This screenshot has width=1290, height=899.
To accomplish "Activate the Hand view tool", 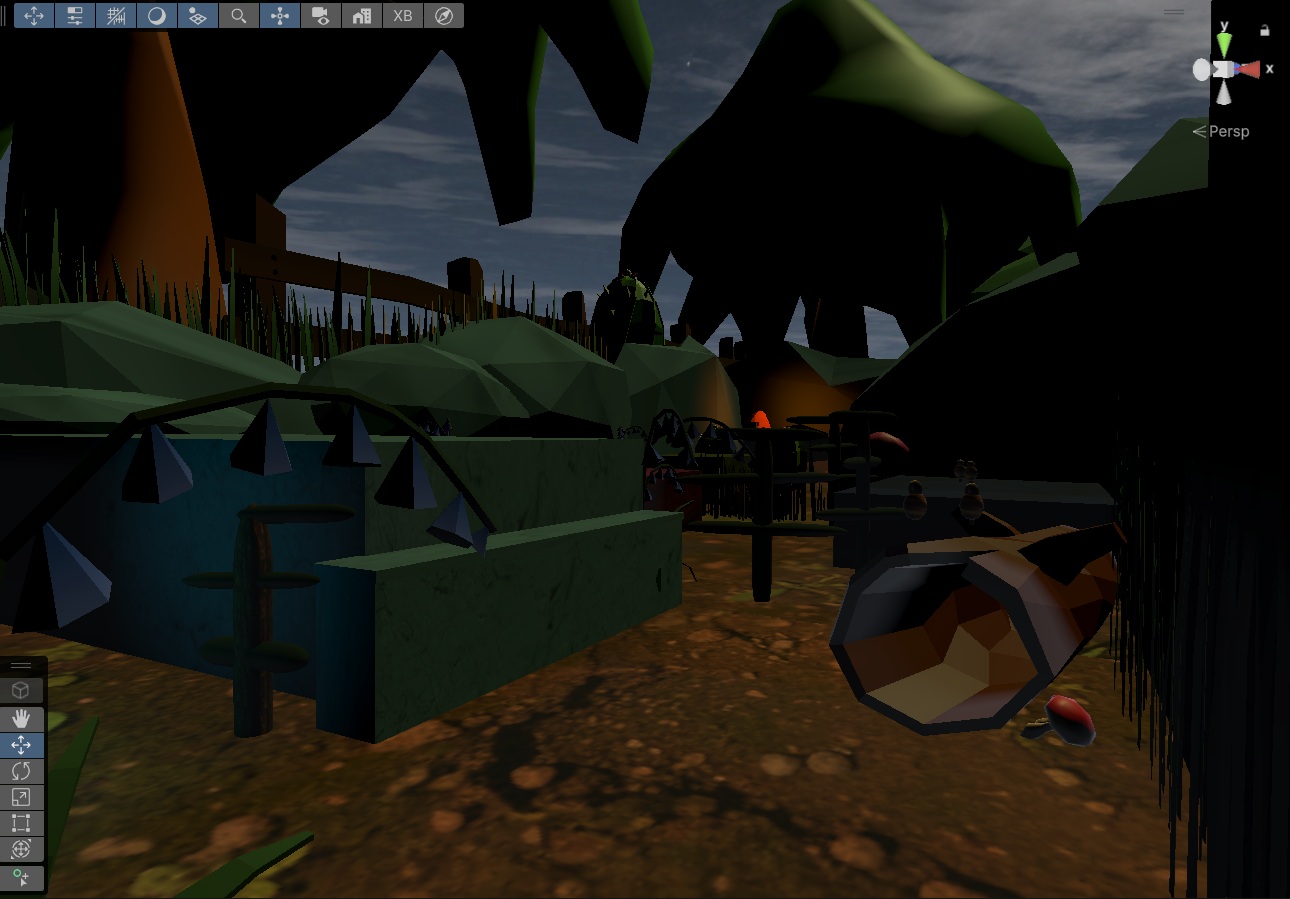I will click(x=20, y=717).
